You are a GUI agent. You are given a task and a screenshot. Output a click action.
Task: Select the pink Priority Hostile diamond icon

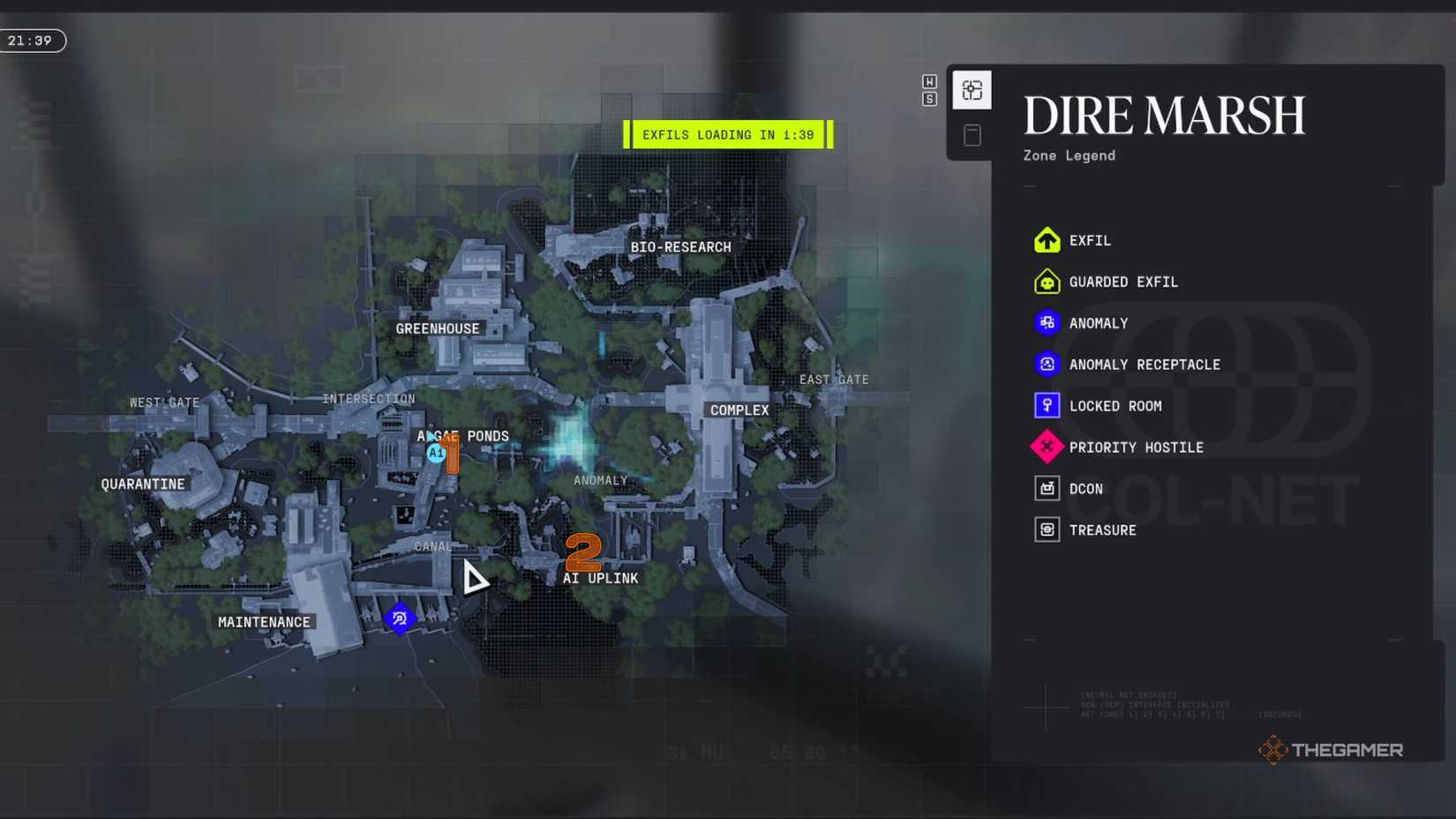pyautogui.click(x=1047, y=447)
